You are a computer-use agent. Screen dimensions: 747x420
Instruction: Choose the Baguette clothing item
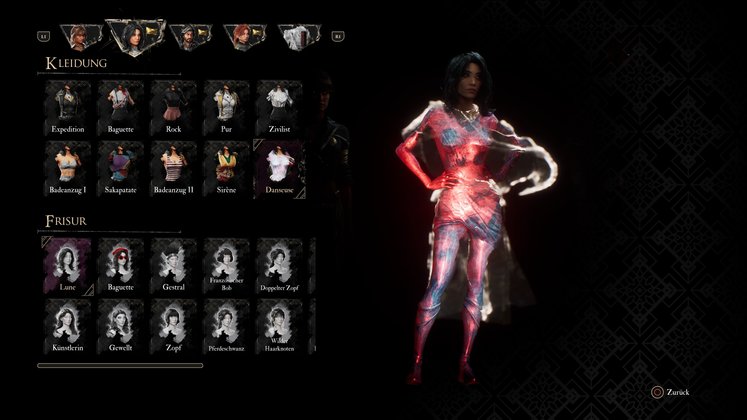pos(121,107)
